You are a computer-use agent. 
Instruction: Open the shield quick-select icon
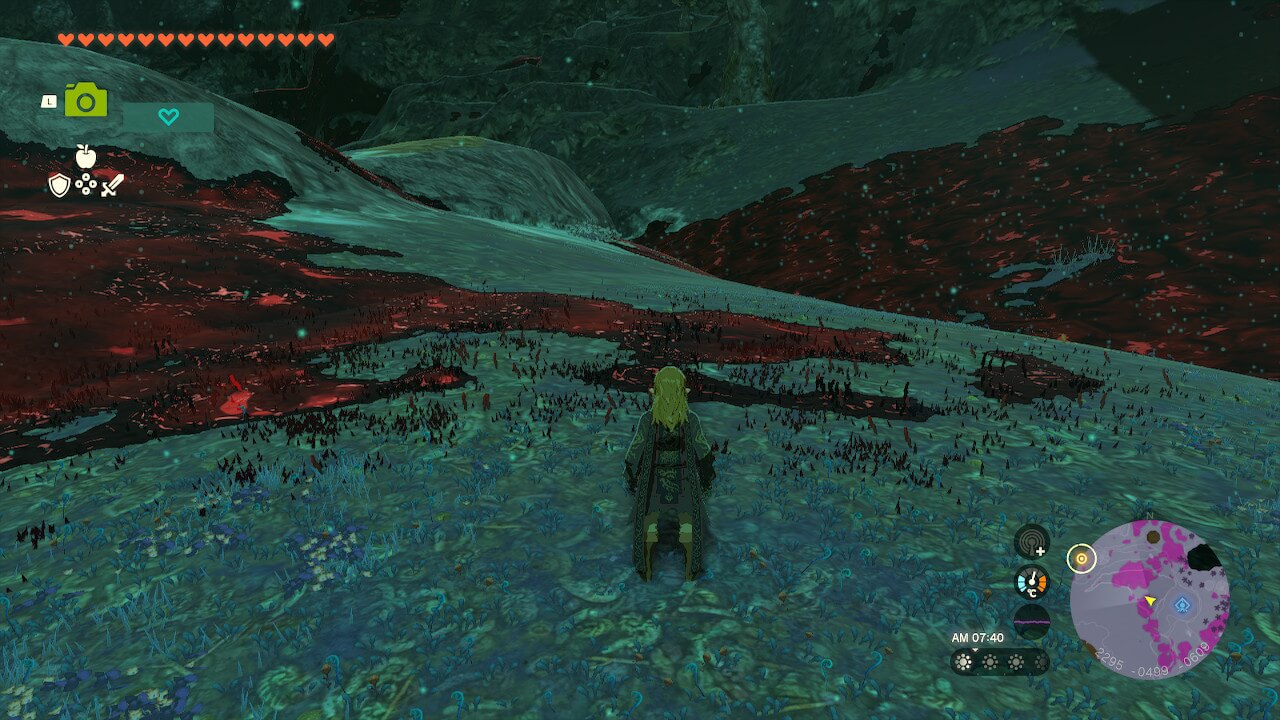[59, 185]
